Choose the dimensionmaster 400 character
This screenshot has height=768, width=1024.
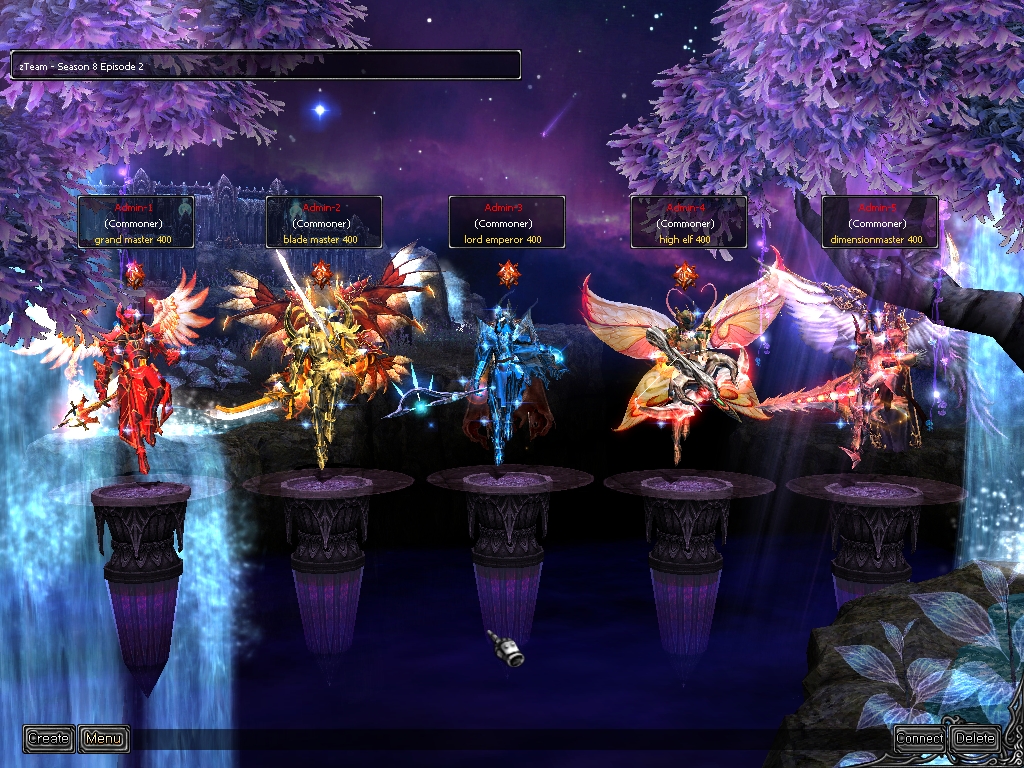[x=875, y=380]
